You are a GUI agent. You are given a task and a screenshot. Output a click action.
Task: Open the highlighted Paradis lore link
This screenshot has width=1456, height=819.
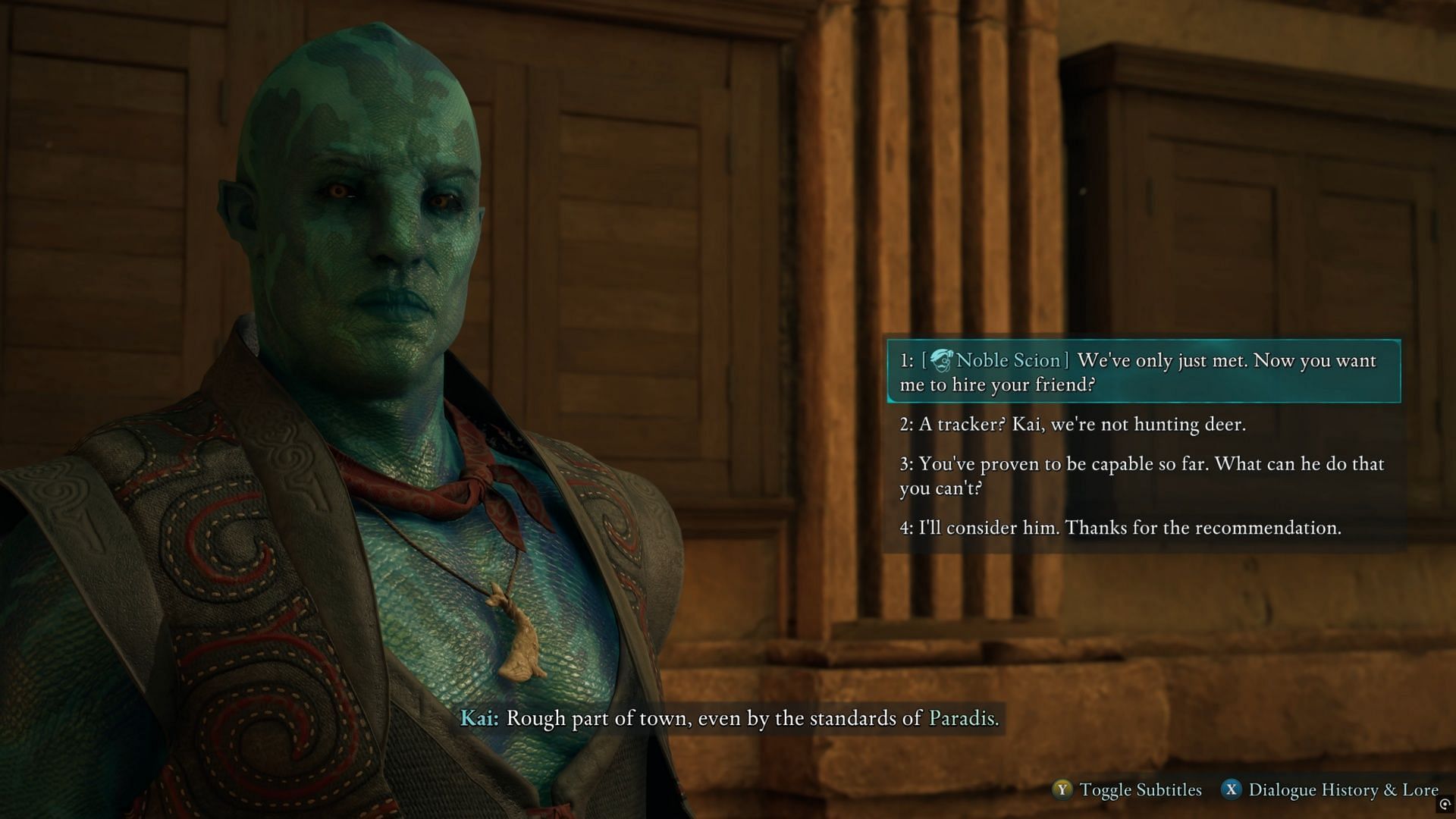(x=962, y=717)
